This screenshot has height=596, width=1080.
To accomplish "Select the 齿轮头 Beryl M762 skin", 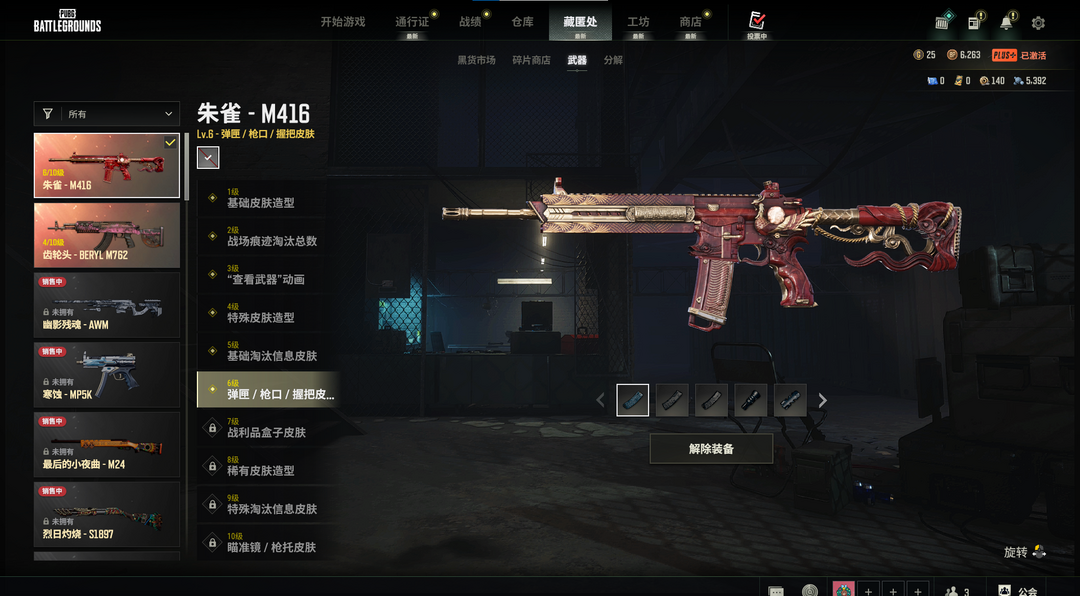I will click(x=107, y=235).
